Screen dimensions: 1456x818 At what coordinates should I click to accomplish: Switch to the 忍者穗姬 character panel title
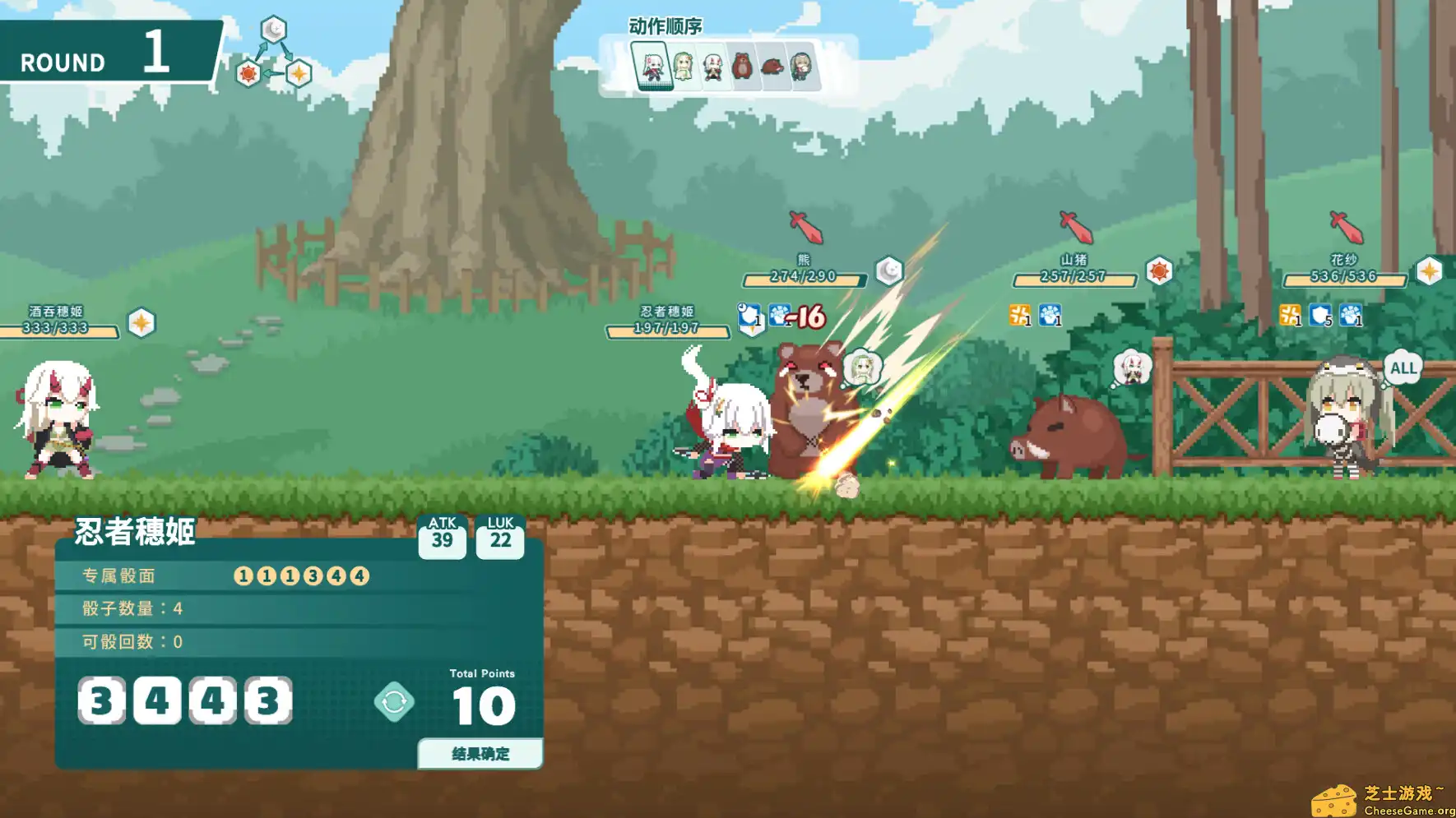tap(136, 533)
